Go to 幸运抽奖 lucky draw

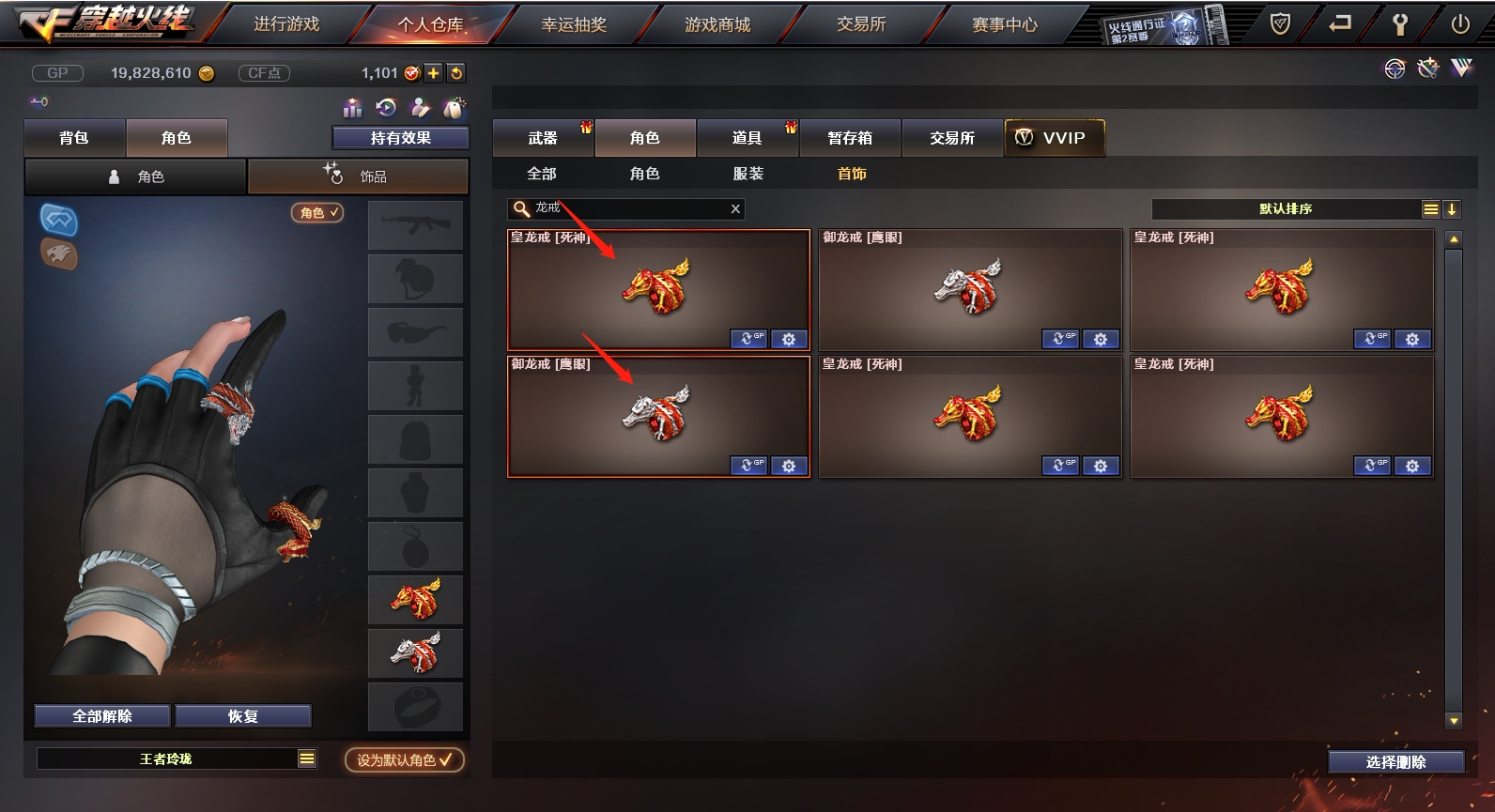click(574, 24)
